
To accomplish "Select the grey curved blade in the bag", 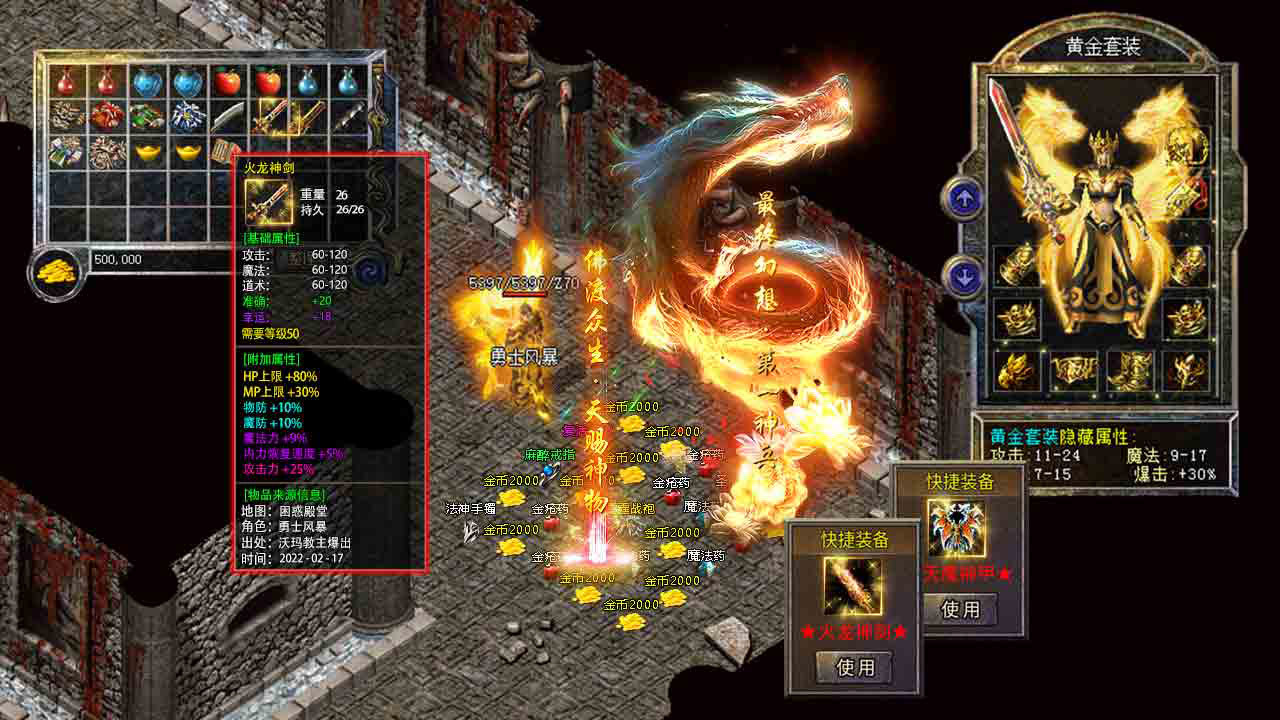I will click(229, 117).
